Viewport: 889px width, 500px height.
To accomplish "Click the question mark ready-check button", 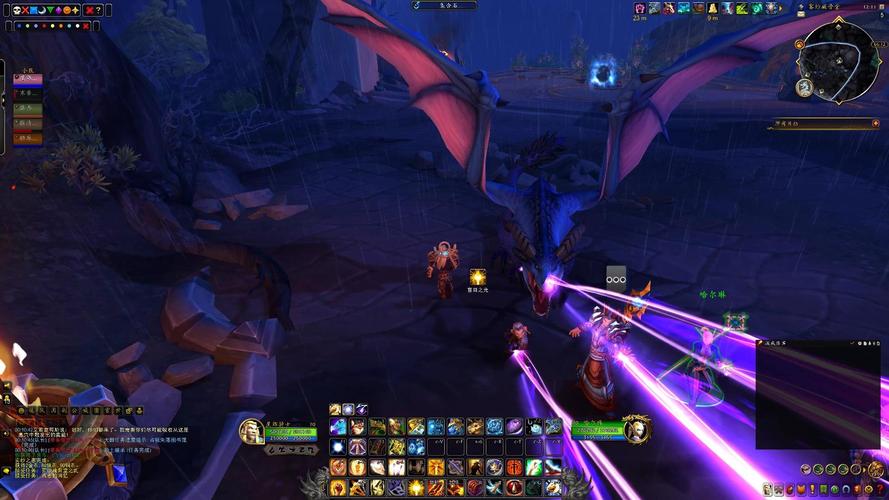I will [98, 10].
